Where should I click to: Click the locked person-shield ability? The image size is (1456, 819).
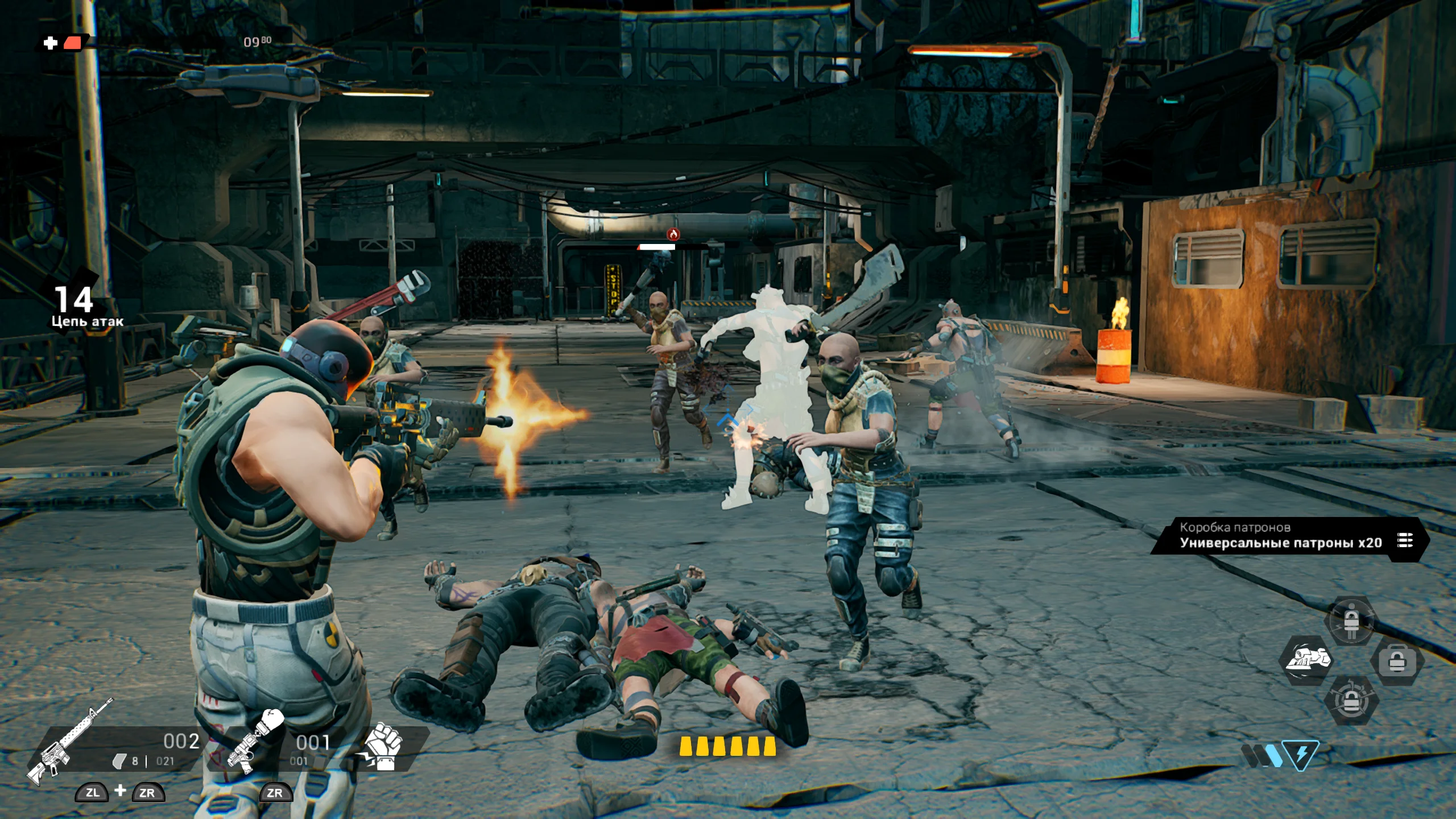[1351, 621]
